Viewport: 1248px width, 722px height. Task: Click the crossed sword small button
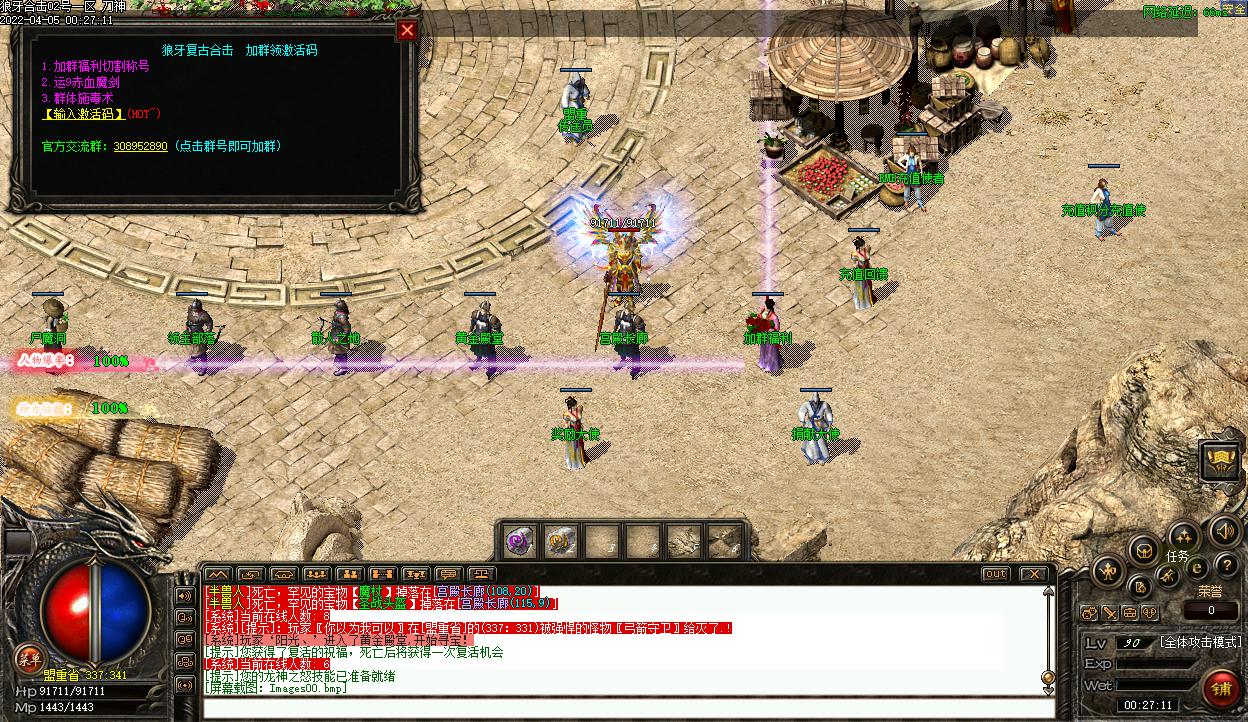1109,613
